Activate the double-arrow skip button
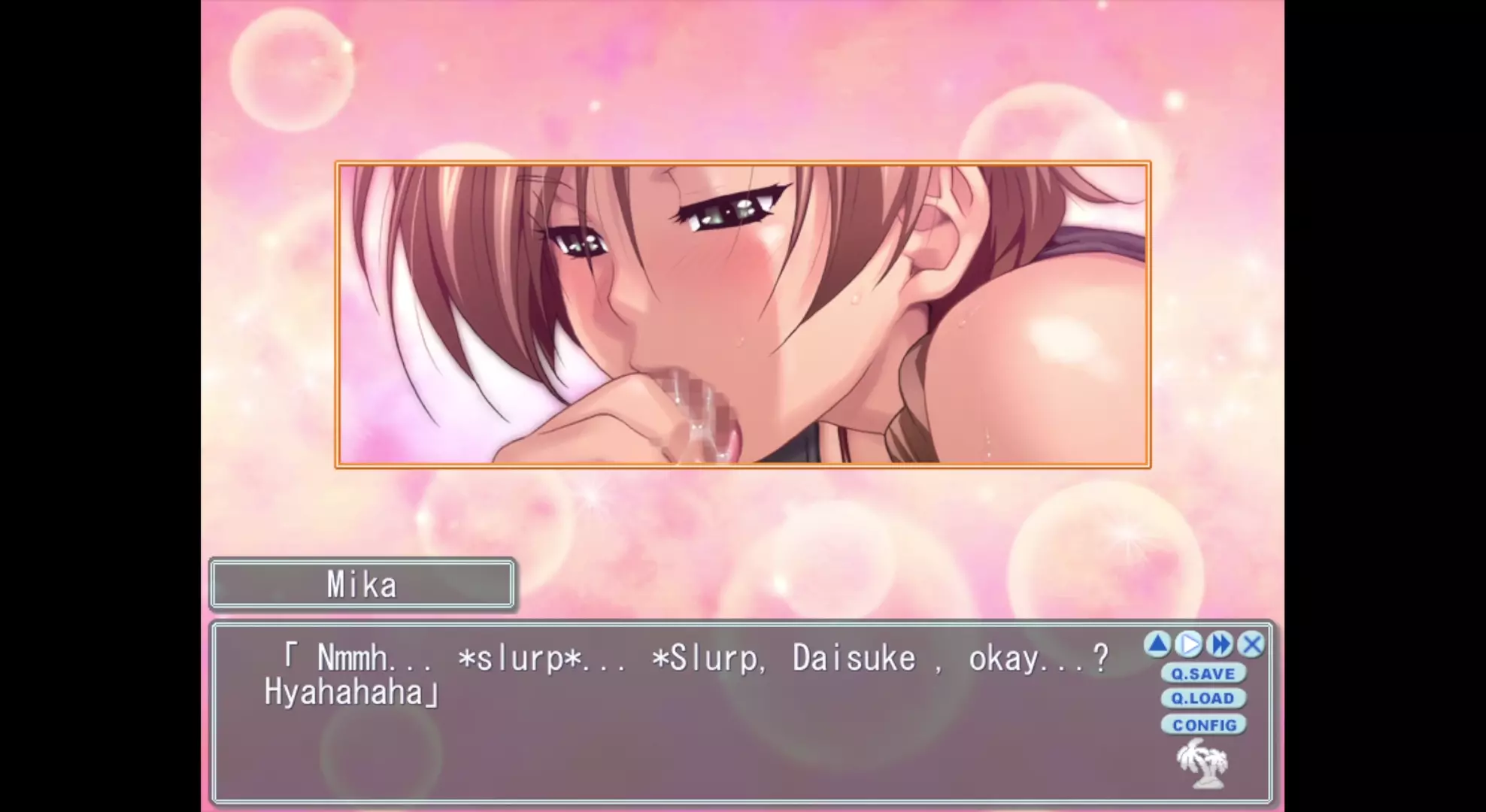 (1221, 644)
